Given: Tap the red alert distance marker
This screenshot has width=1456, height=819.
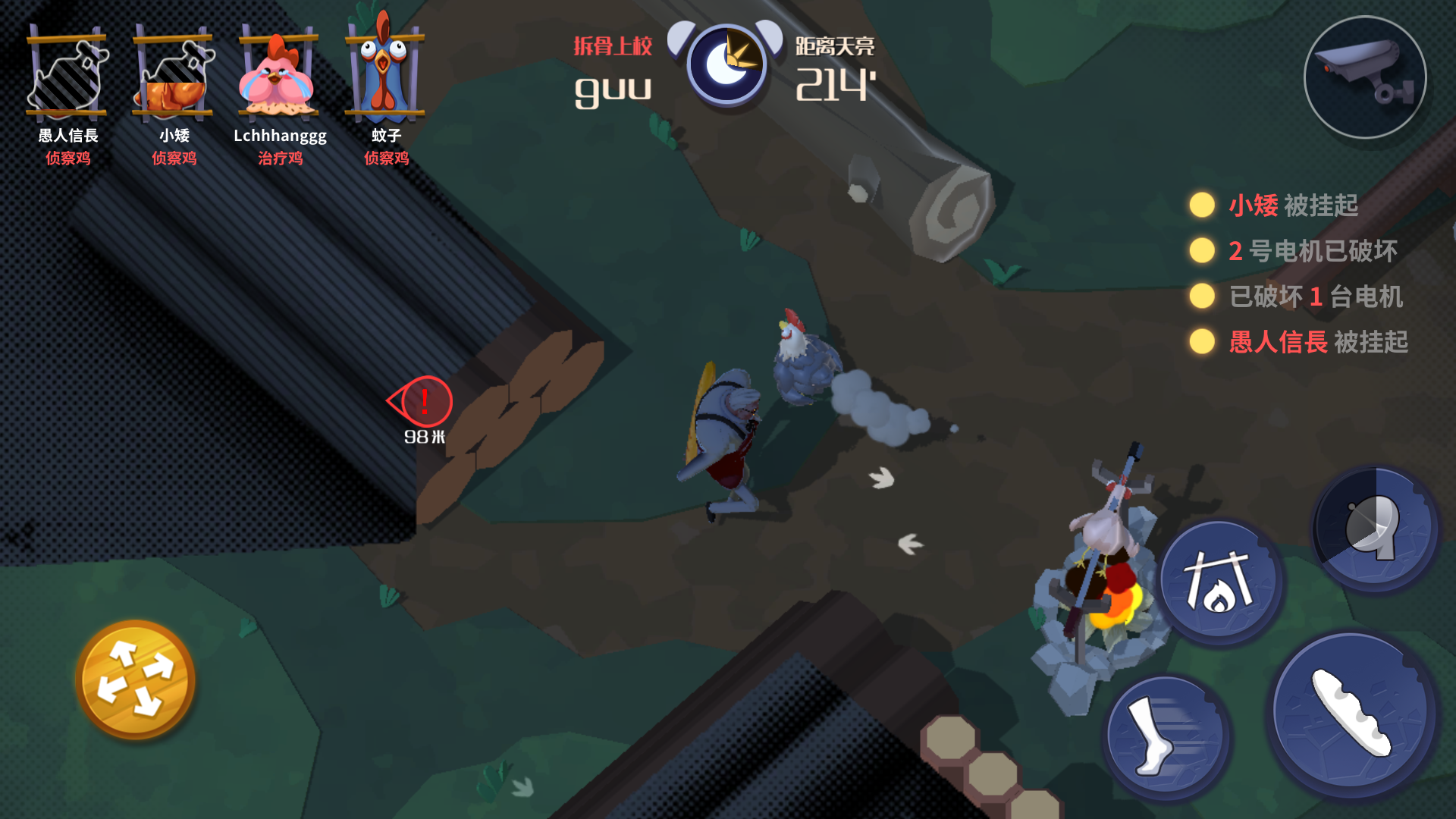Looking at the screenshot, I should [x=423, y=402].
